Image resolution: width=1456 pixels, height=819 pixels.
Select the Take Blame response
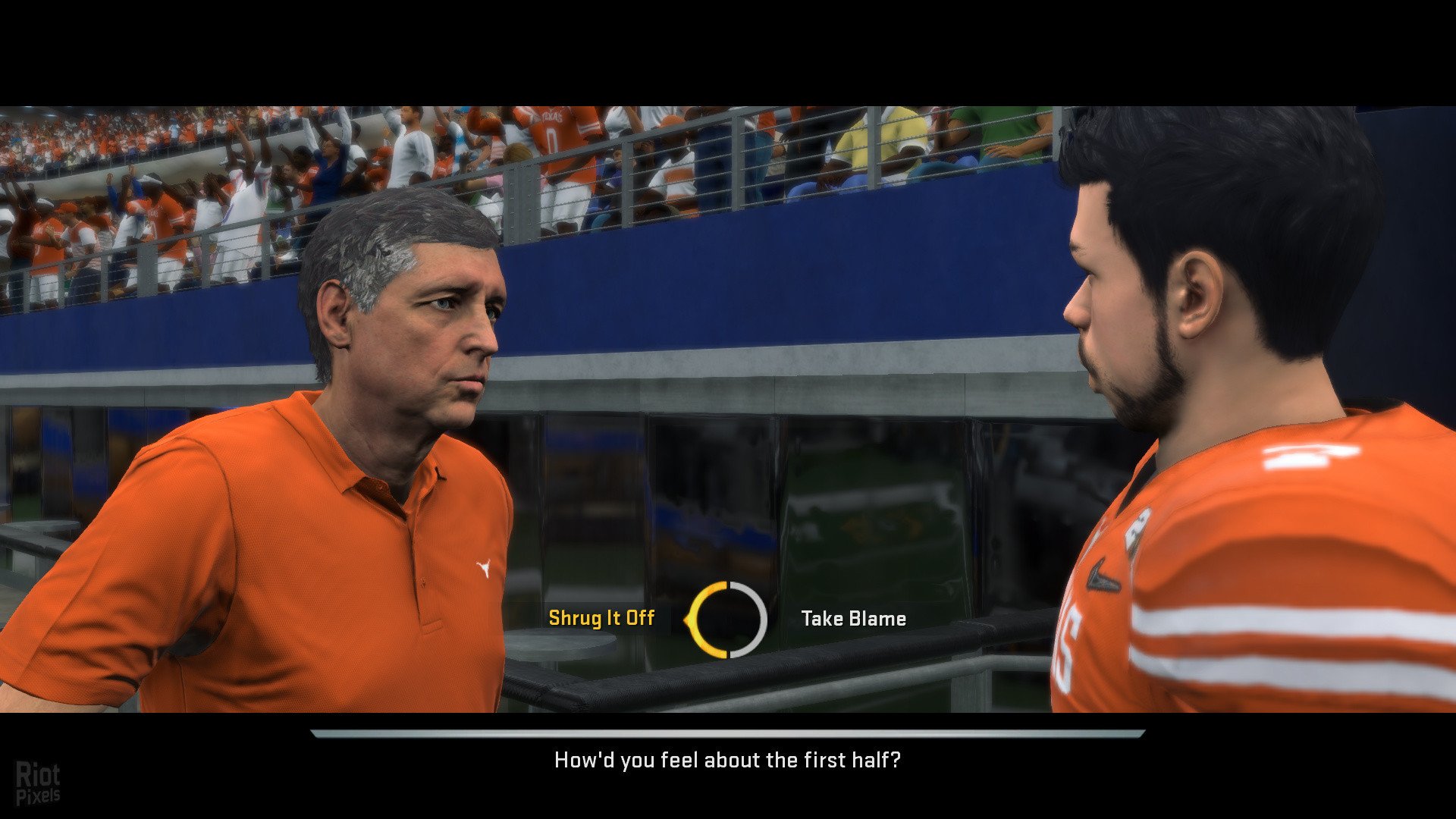pos(853,619)
